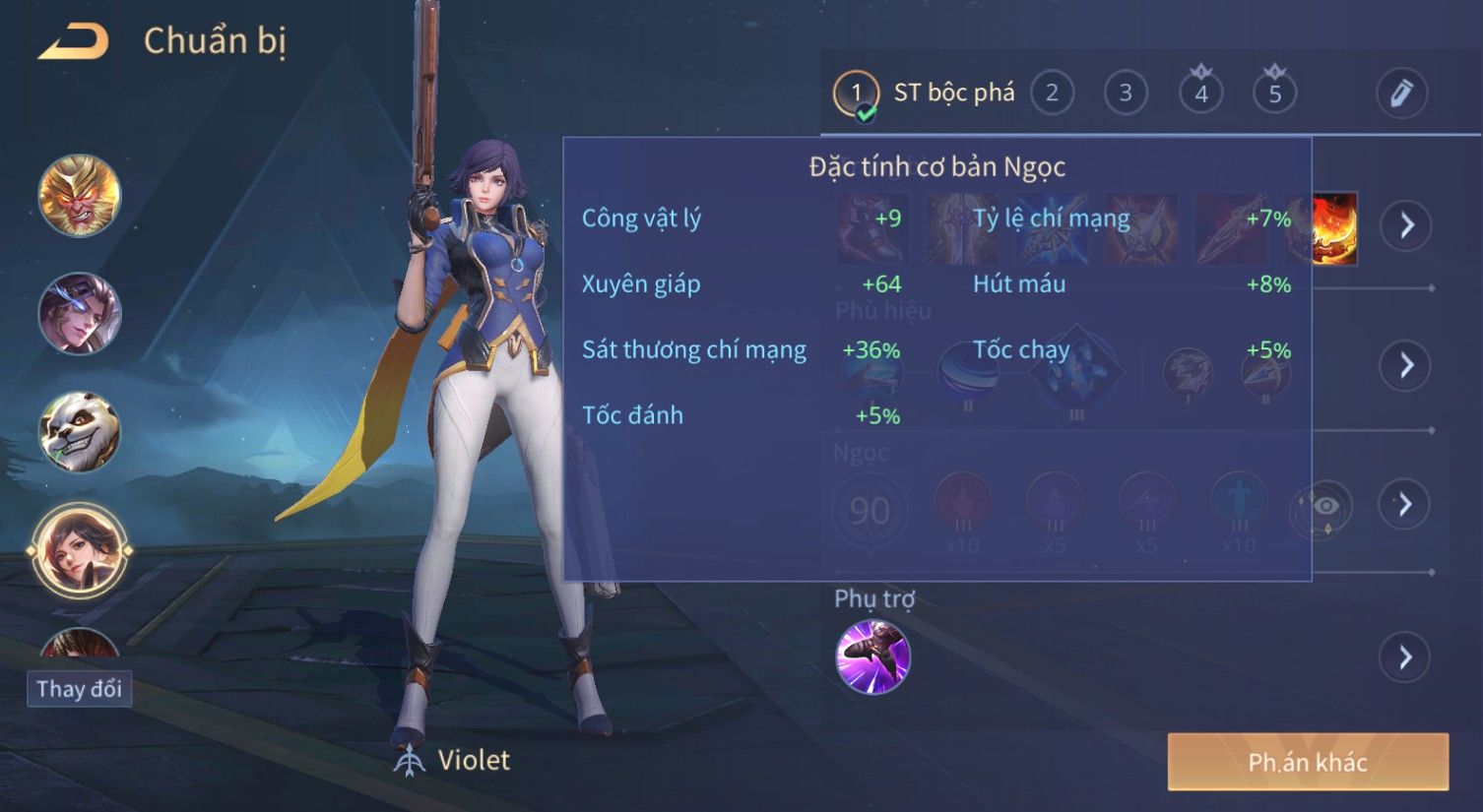Screen dimensions: 1483x812
Task: Expand the Phù hiệu badge row arrow
Action: 1406,365
